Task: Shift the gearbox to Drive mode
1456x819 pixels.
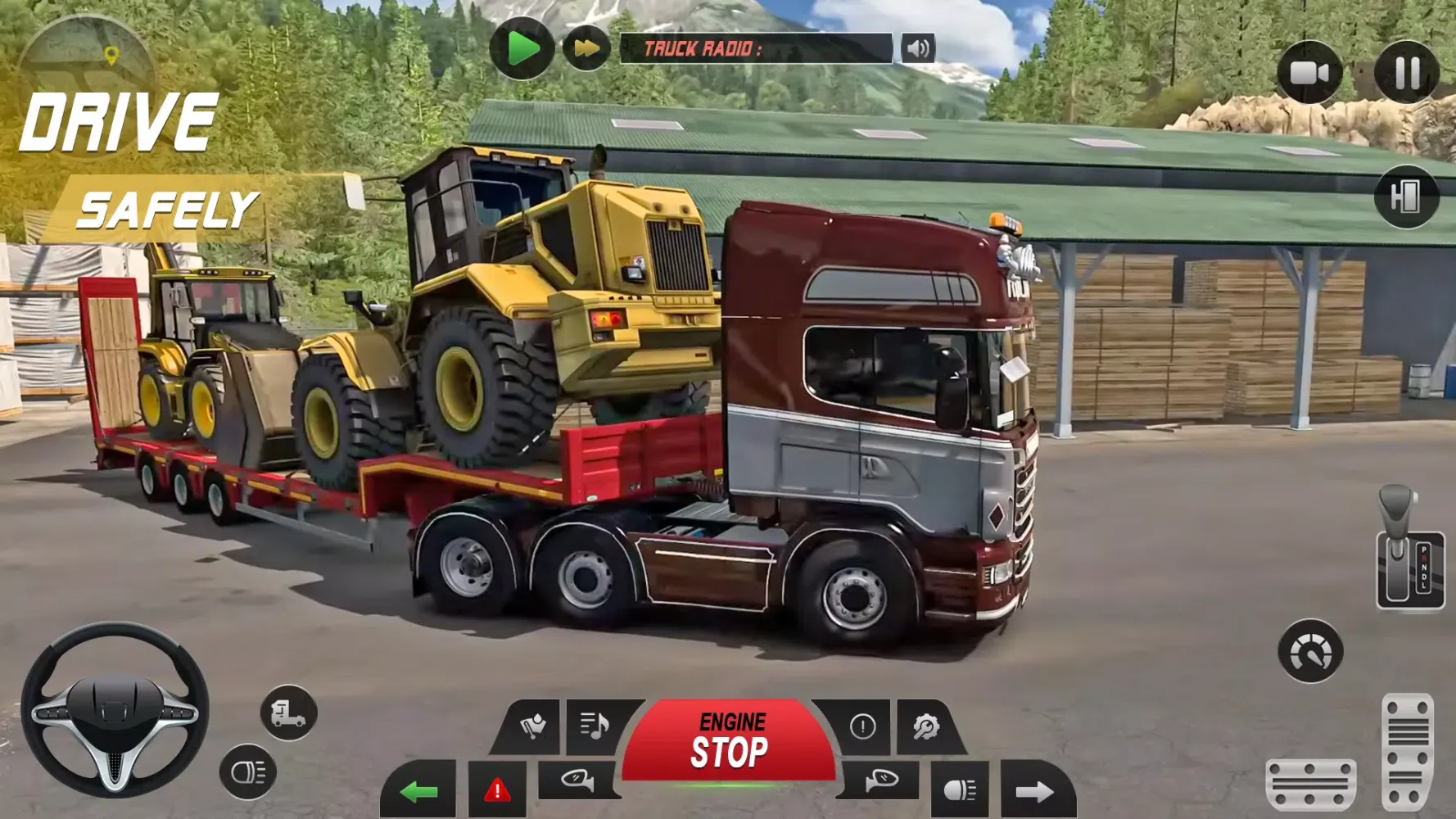Action: click(1423, 577)
